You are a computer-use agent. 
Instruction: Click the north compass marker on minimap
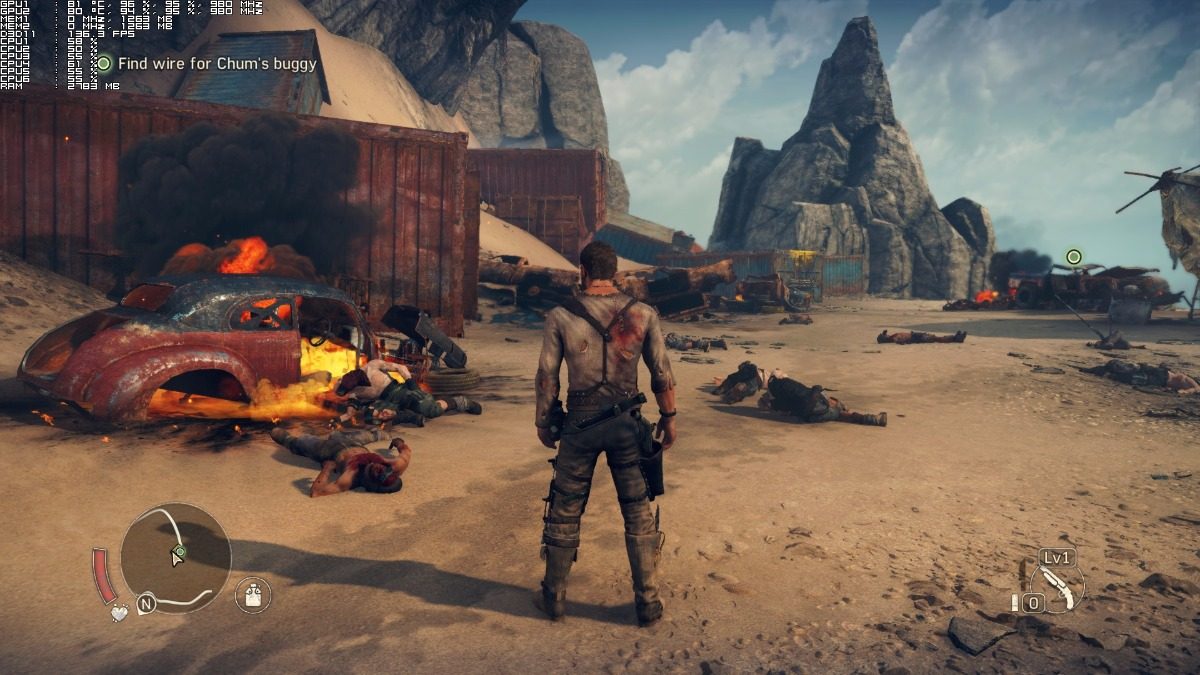(146, 604)
